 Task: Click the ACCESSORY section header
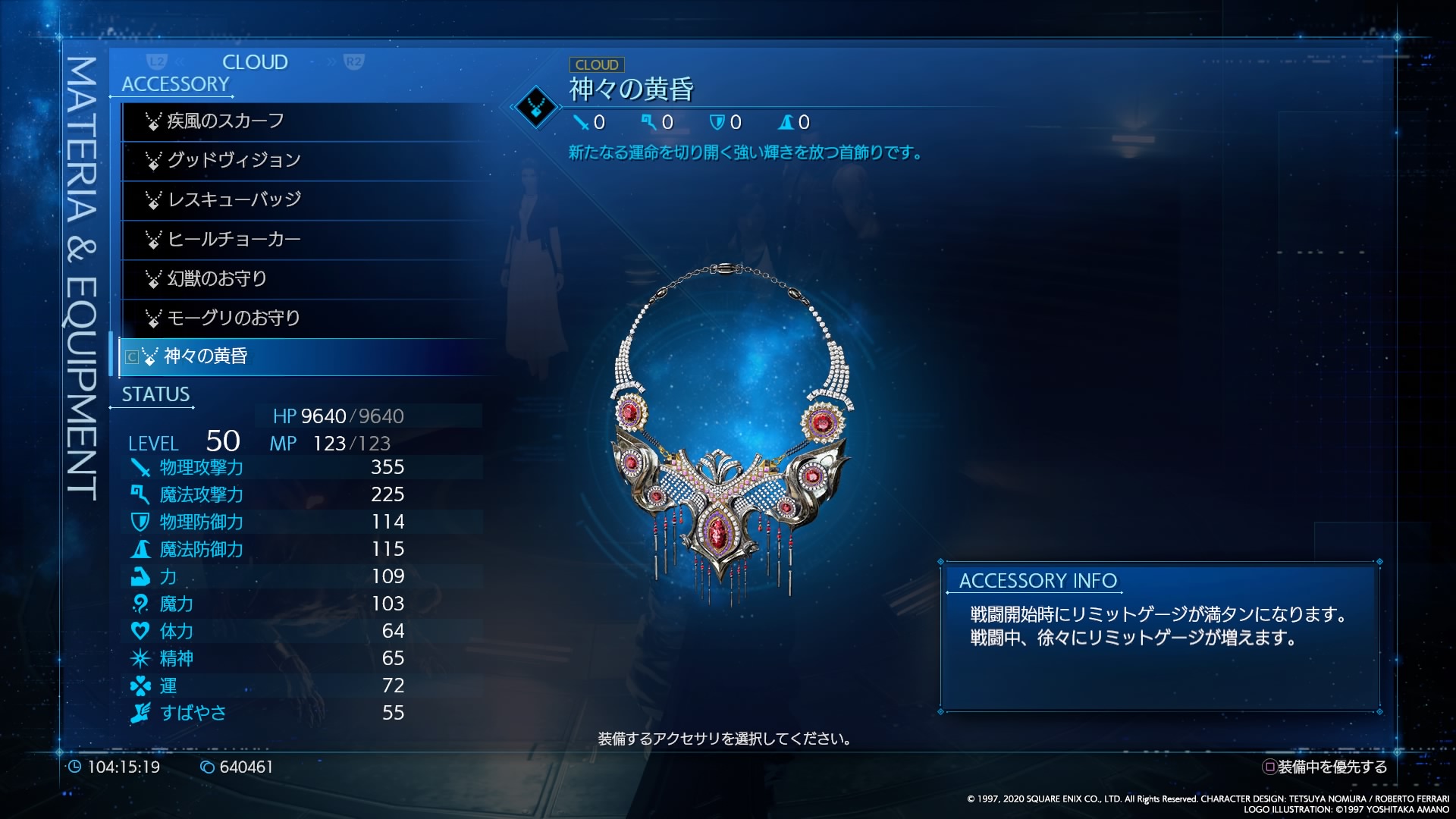click(174, 84)
